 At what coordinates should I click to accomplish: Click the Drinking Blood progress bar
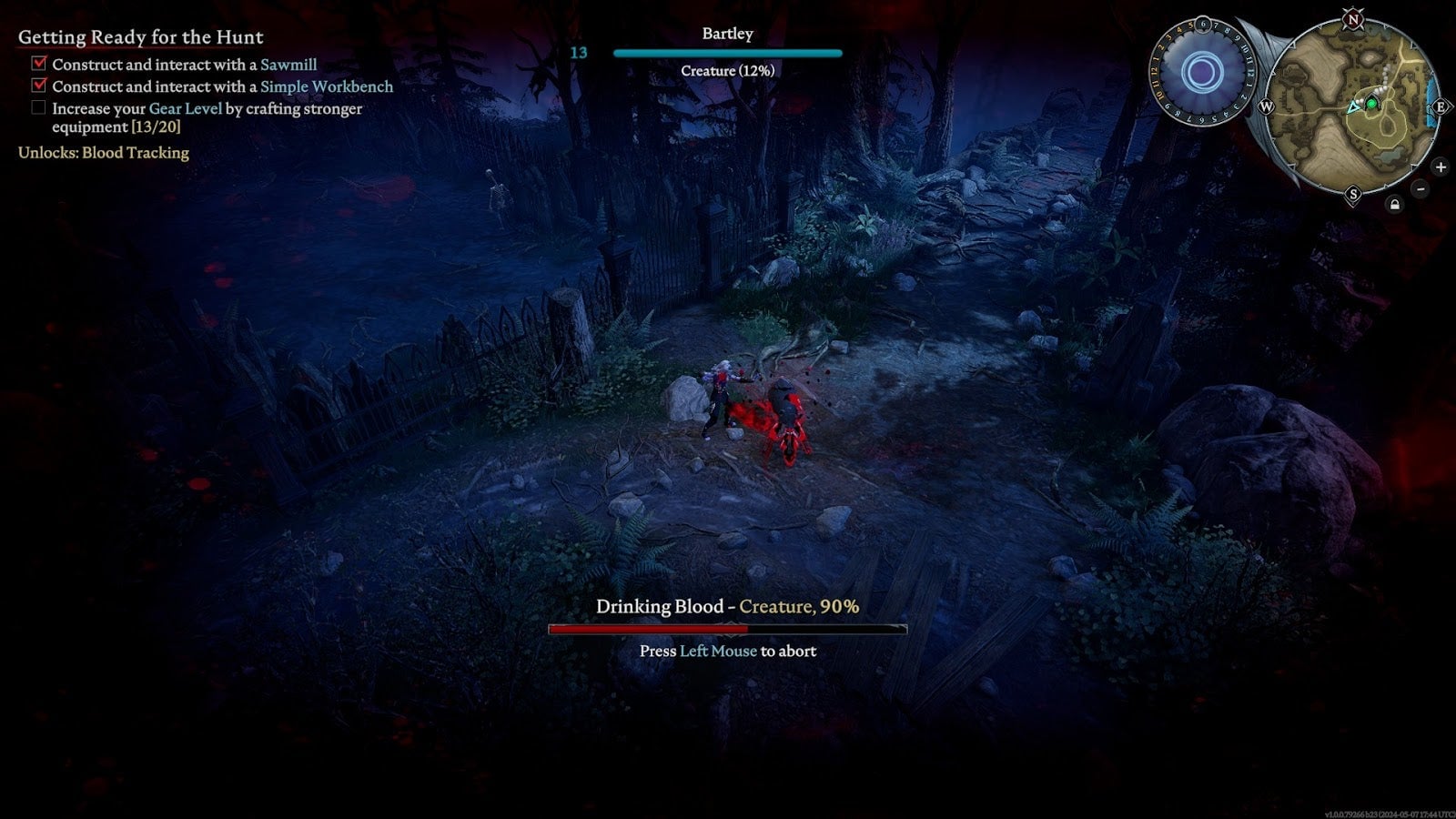point(728,628)
